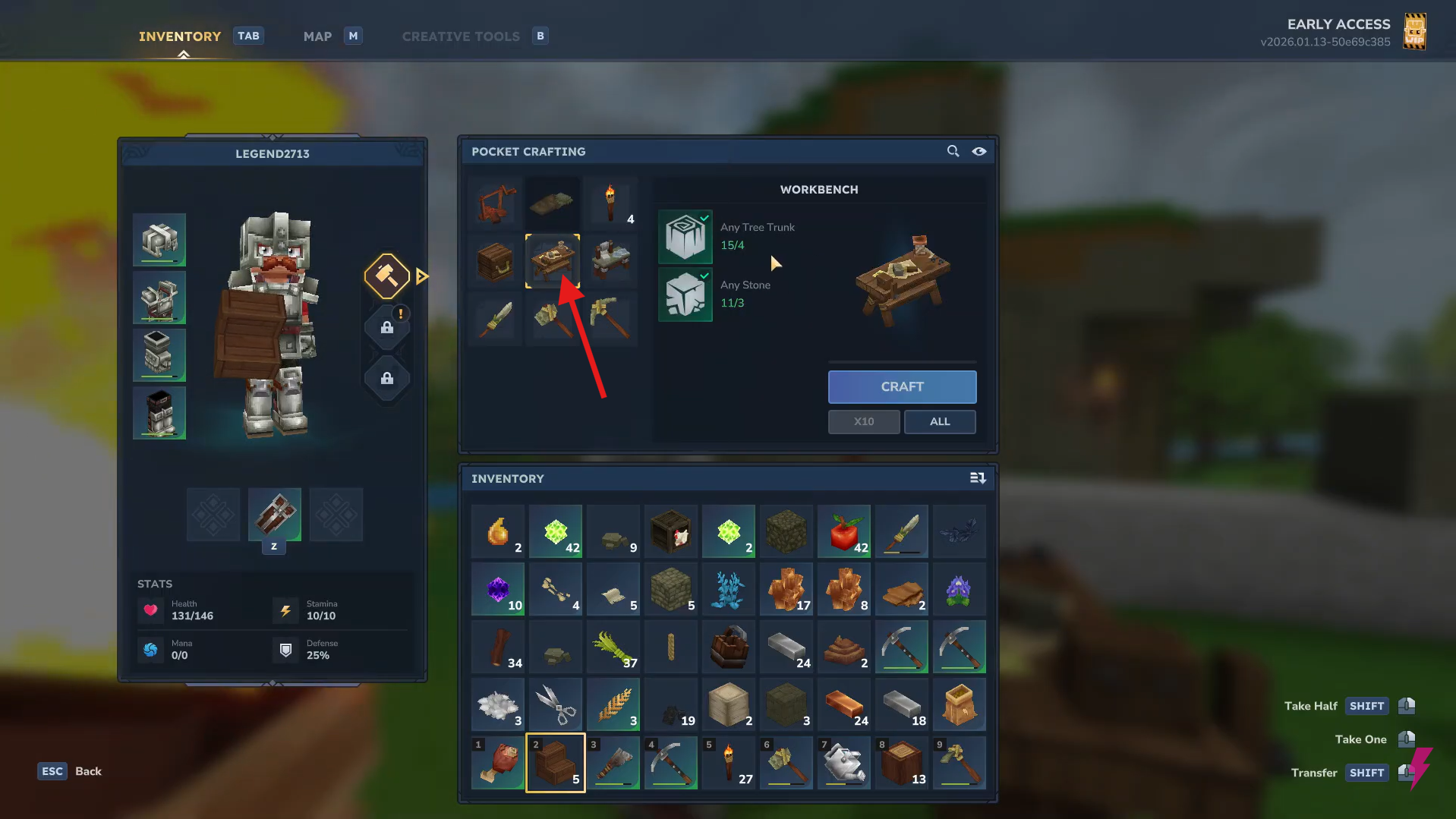
Task: Click the helmet durability bar
Action: [159, 261]
